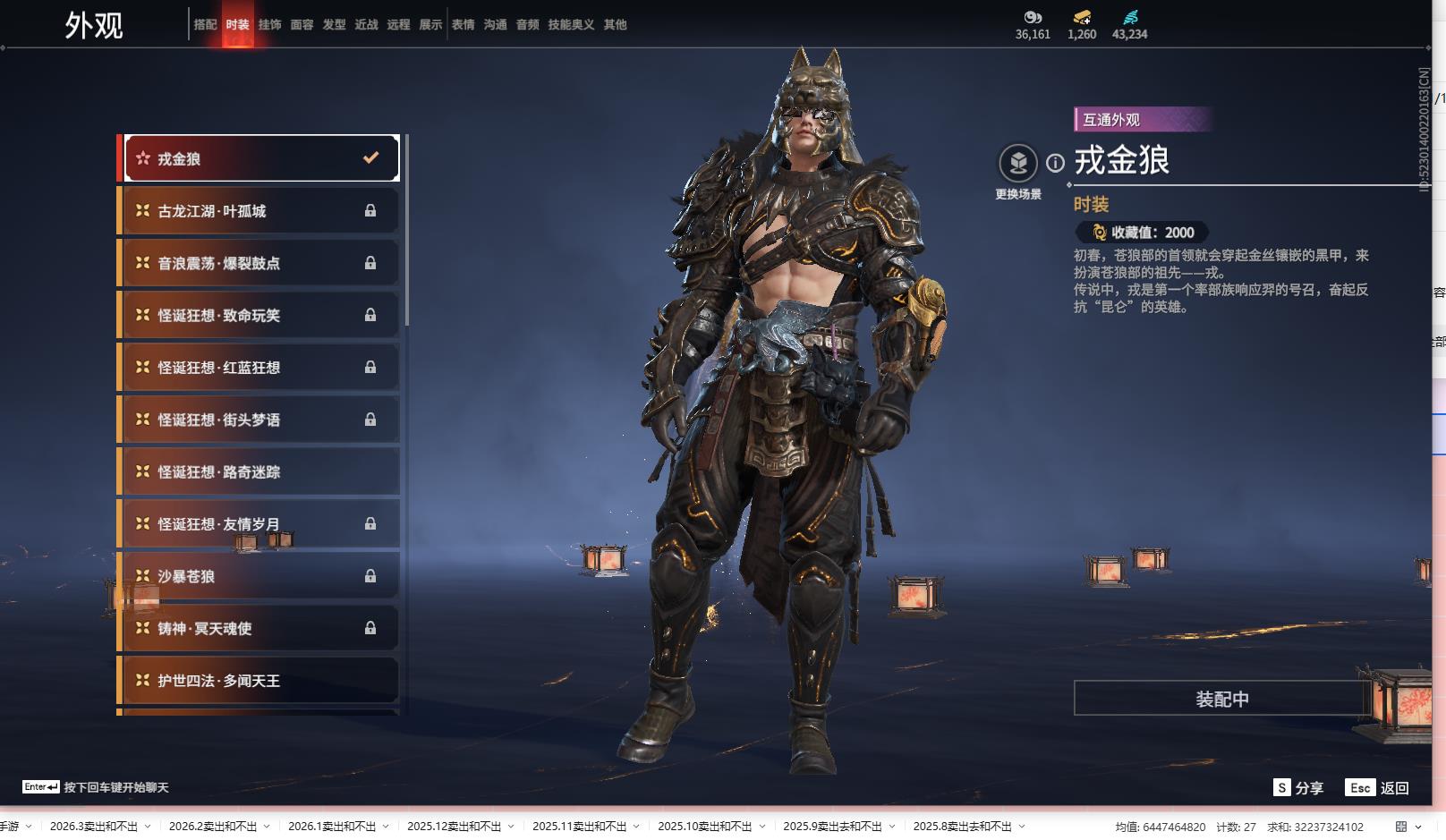
Task: Select the 沙暴苍狼 outfit row
Action: tap(260, 576)
